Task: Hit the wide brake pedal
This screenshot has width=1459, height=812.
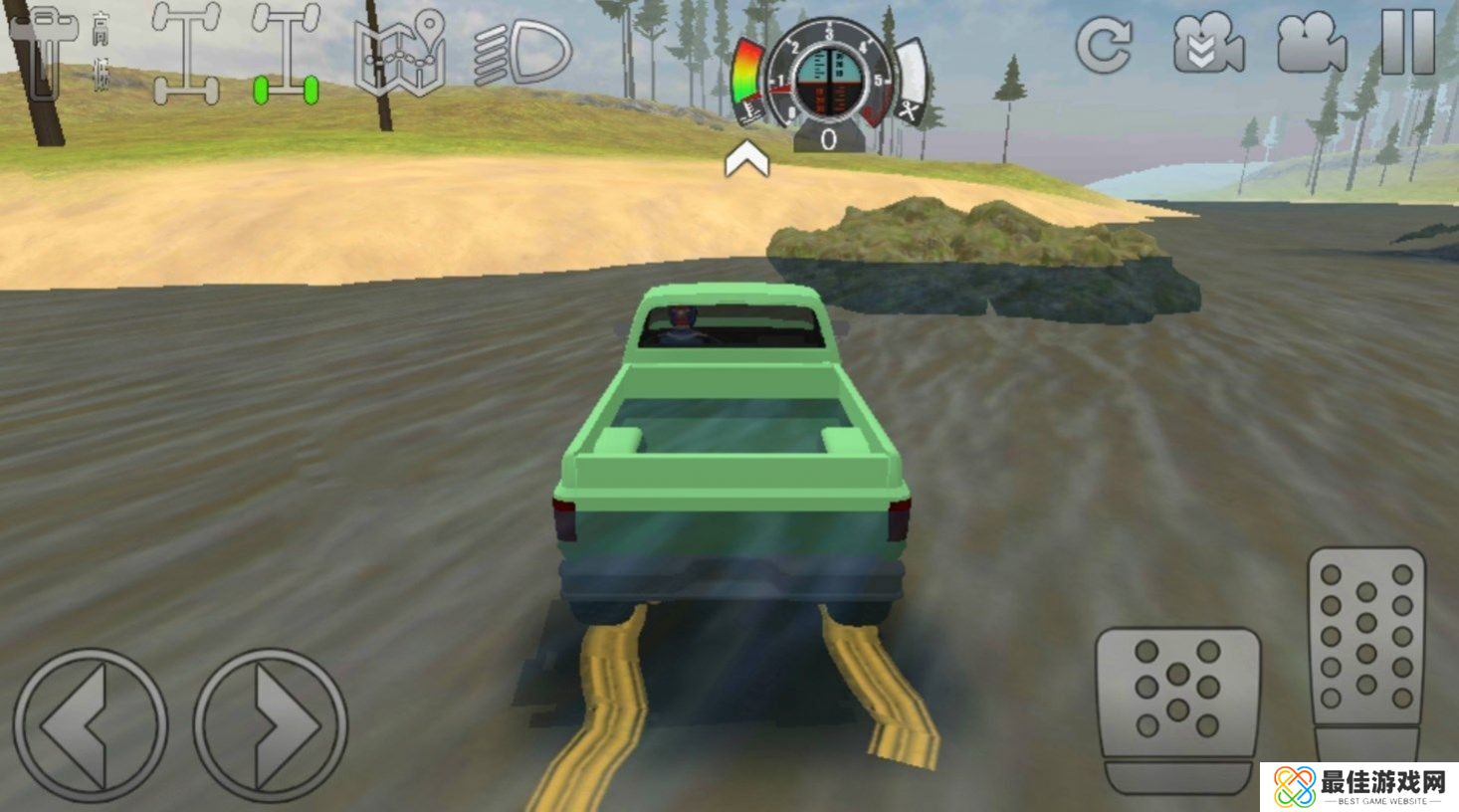Action: coord(1177,709)
